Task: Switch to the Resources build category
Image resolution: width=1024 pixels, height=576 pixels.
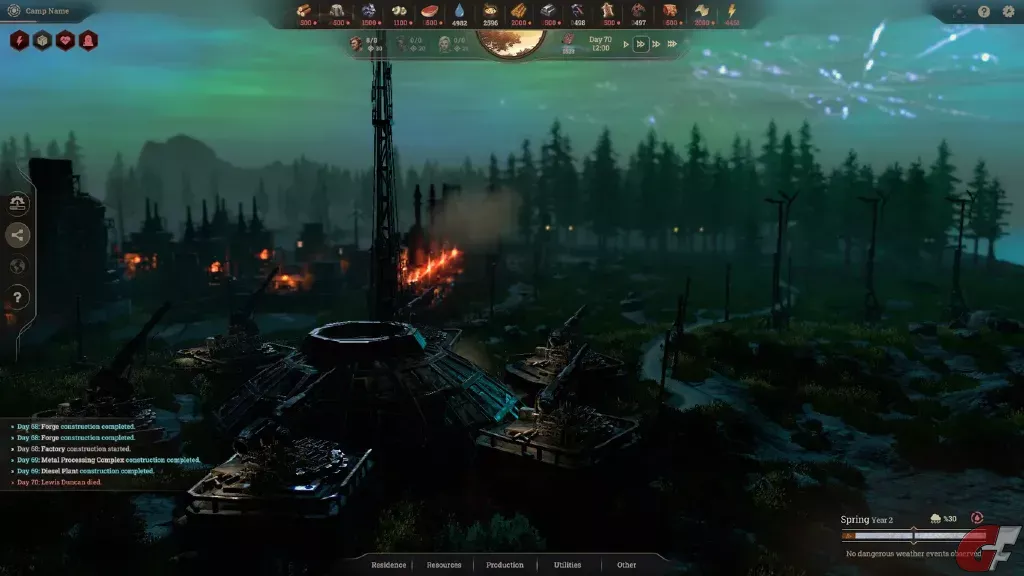Action: (x=444, y=565)
